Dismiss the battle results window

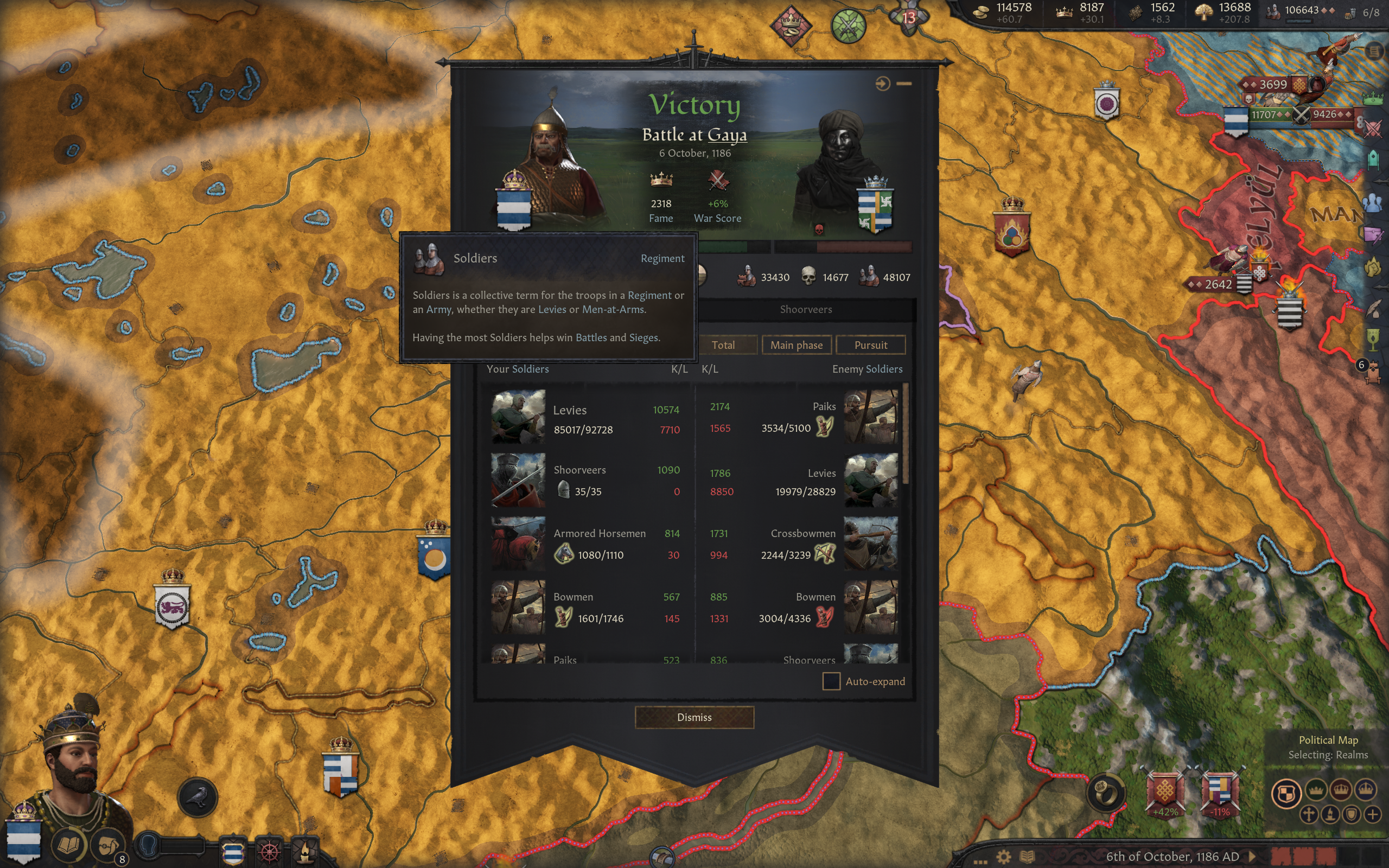point(694,717)
